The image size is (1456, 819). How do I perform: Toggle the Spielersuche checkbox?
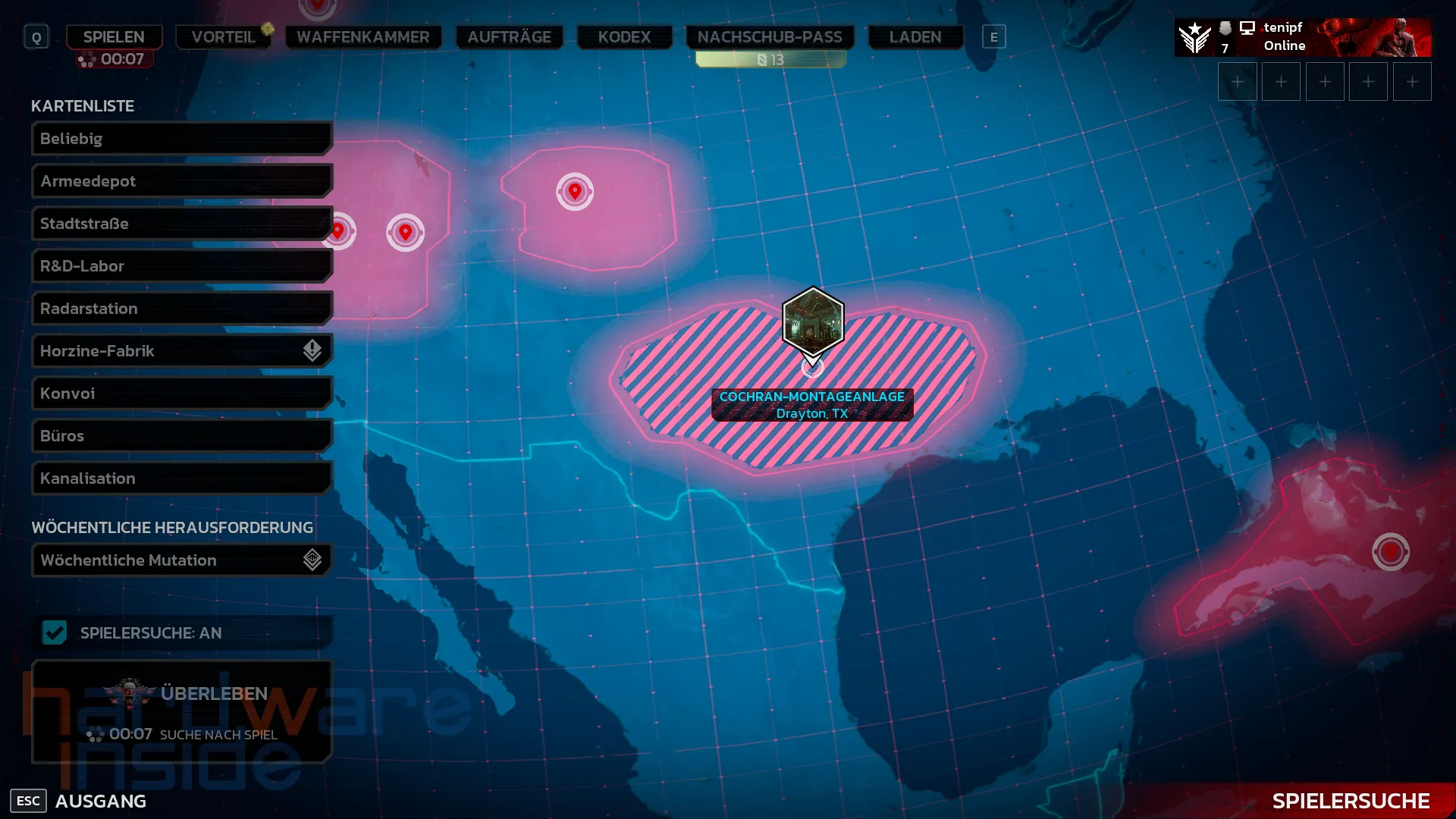pyautogui.click(x=55, y=632)
